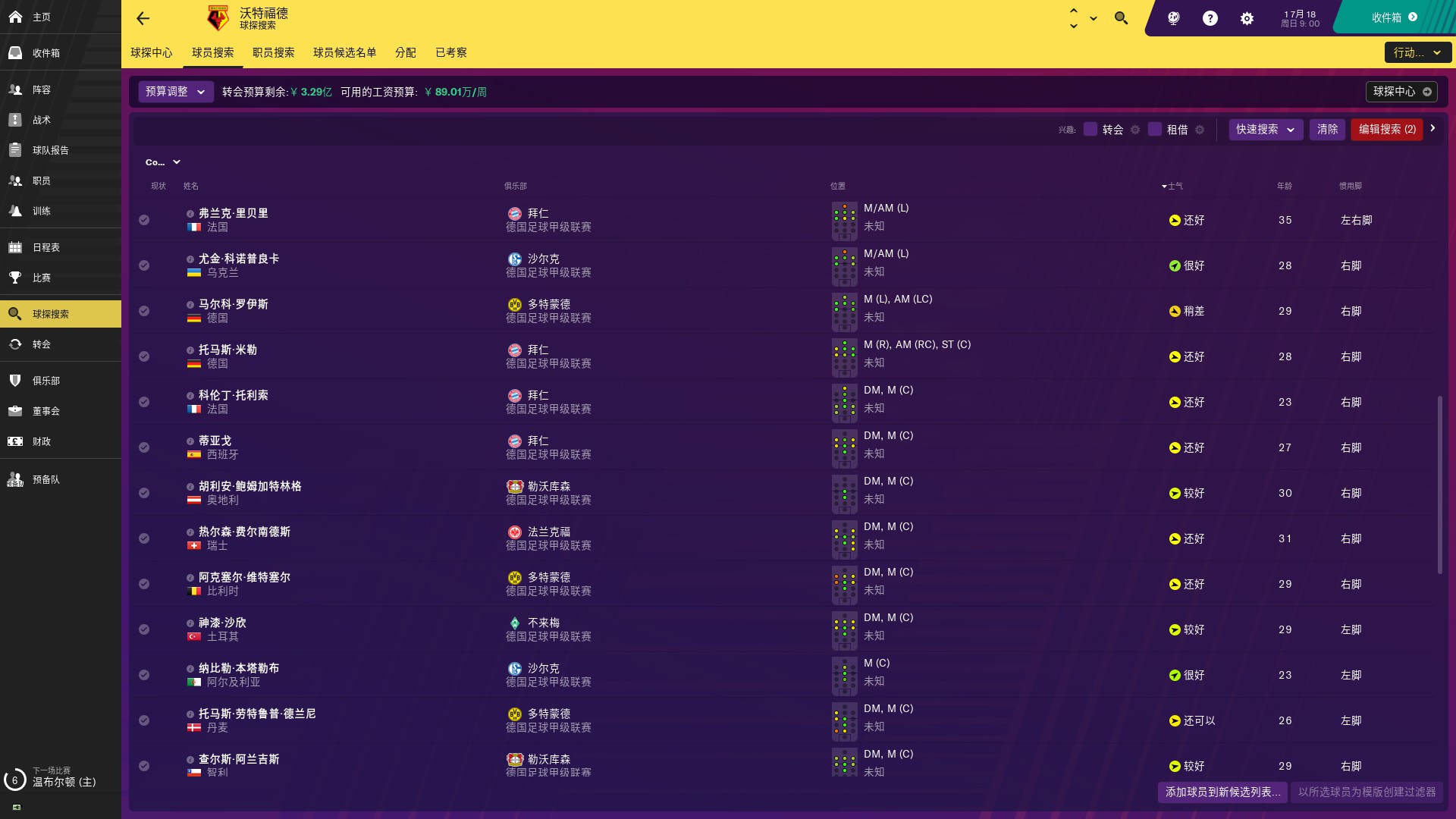Toggle the 转会 interest checkbox

(1091, 130)
